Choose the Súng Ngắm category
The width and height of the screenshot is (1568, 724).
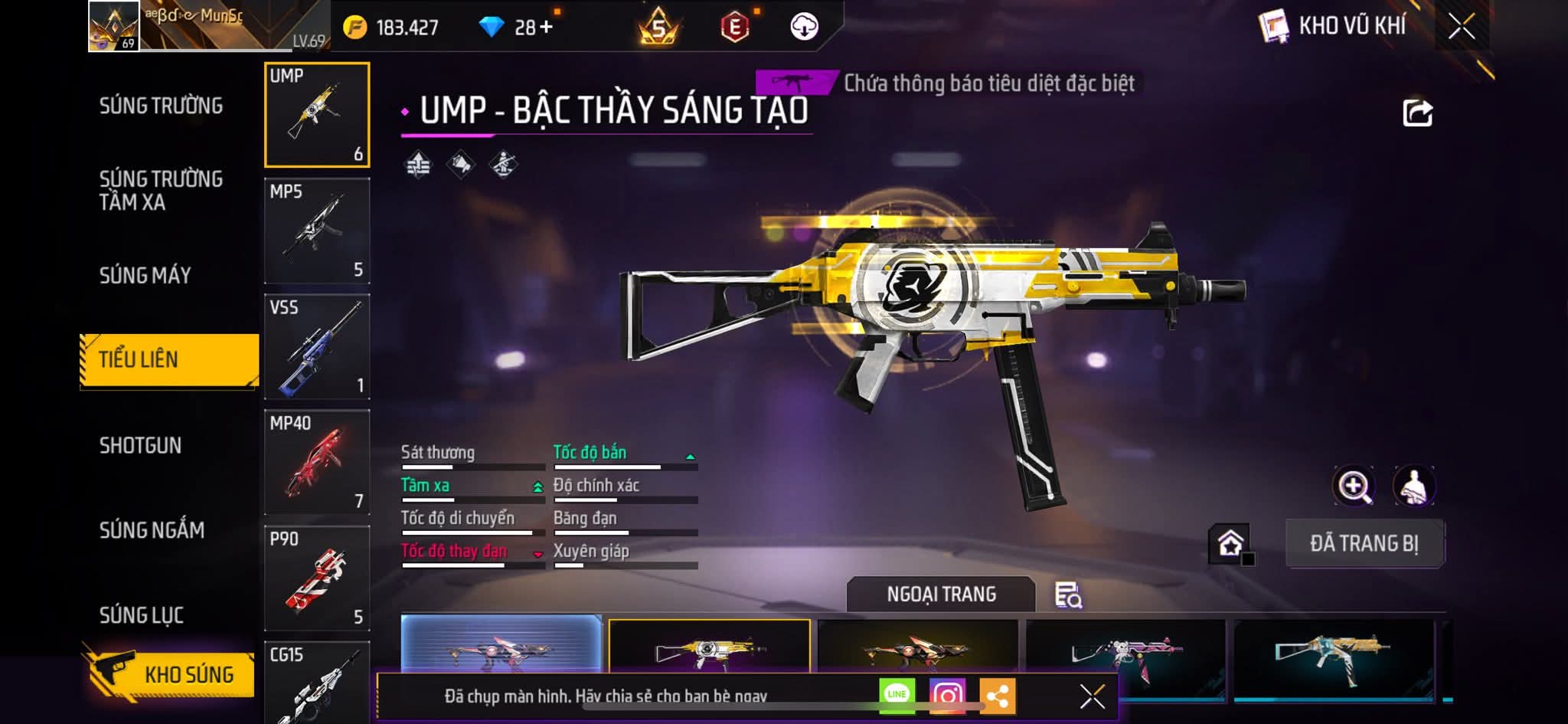[152, 530]
